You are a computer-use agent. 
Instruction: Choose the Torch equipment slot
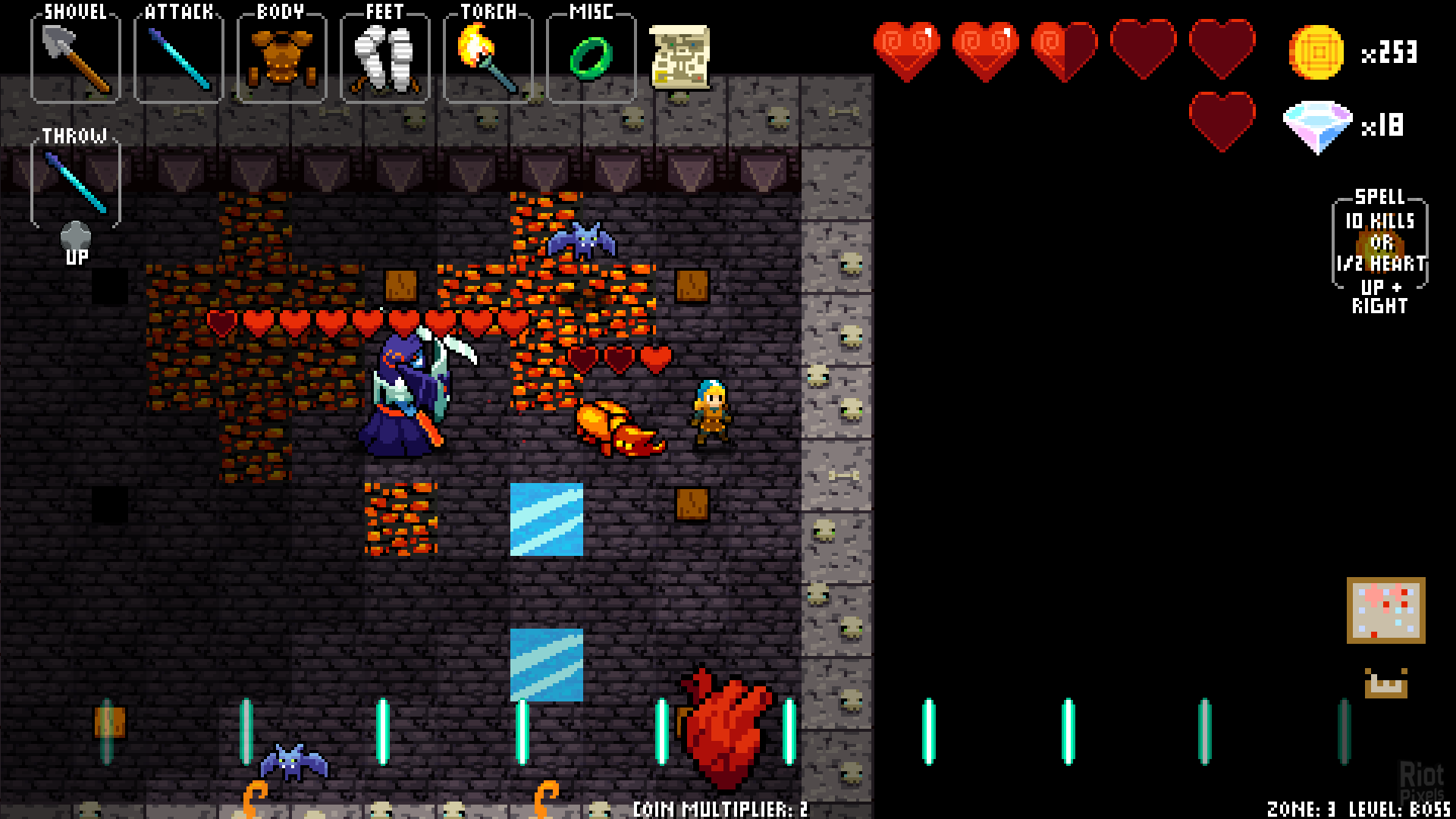pos(488,59)
